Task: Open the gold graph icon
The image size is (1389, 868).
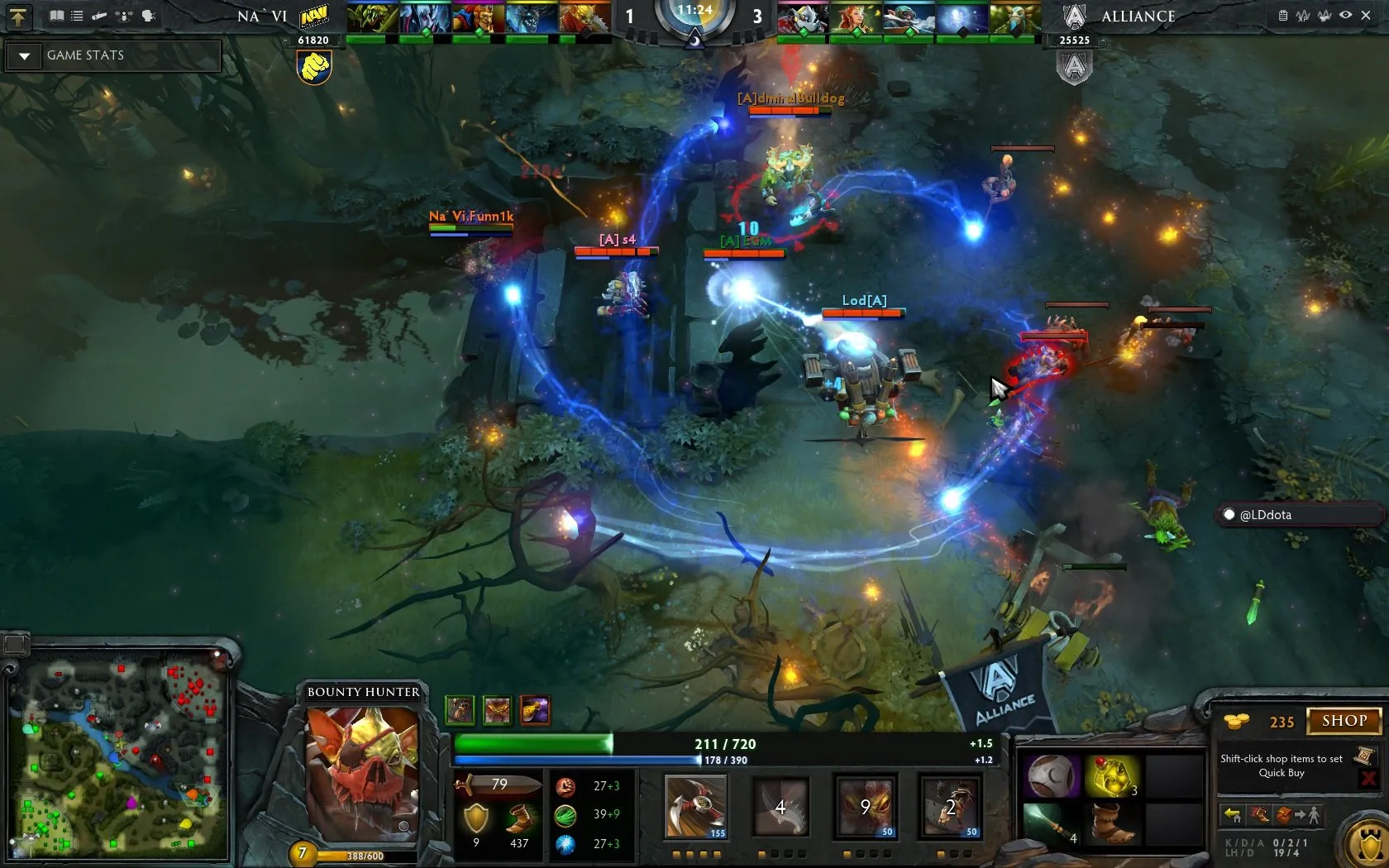Action: point(1325,16)
